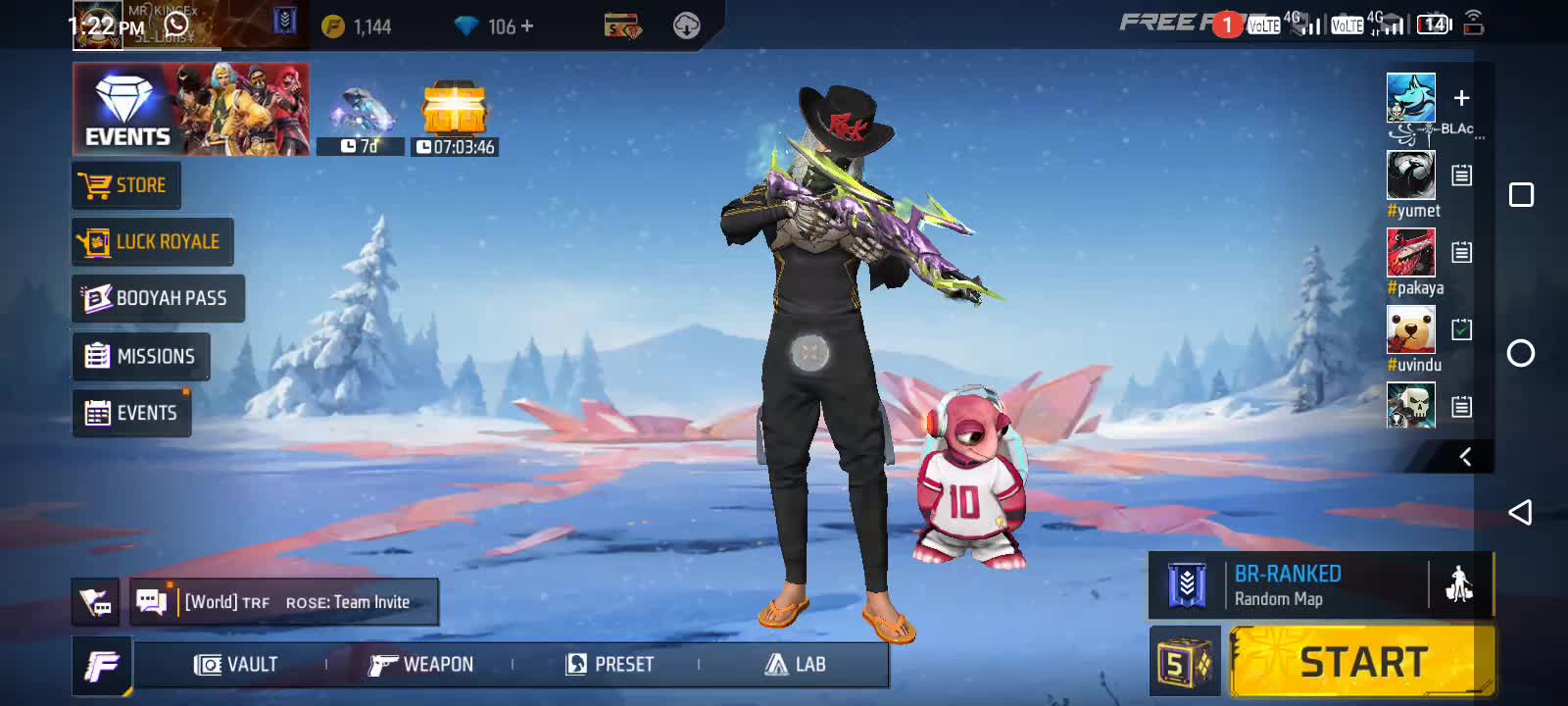View the Missions list
Screen dimensions: 1568x706
pos(141,356)
